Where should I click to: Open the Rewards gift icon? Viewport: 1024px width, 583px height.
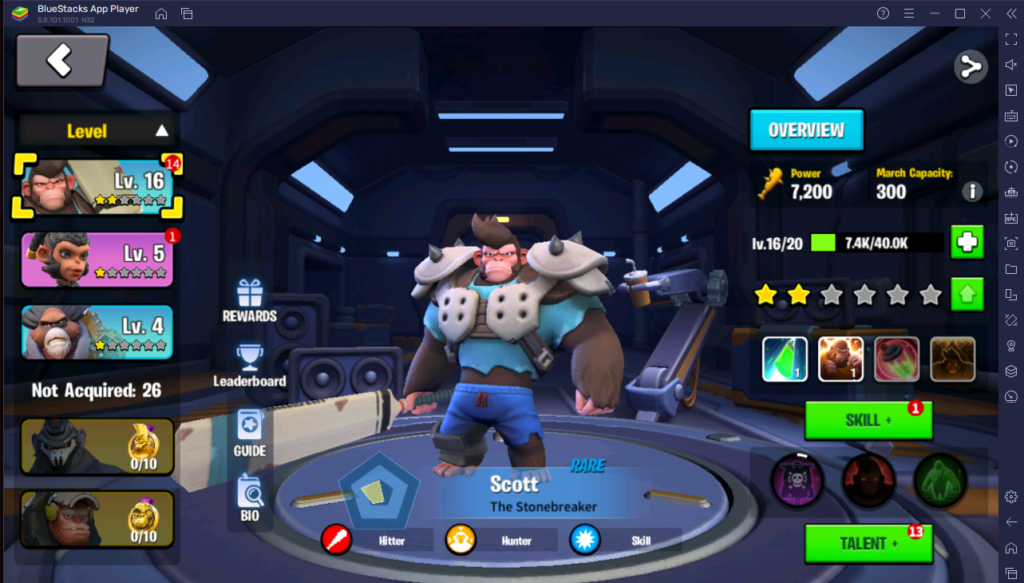[249, 300]
